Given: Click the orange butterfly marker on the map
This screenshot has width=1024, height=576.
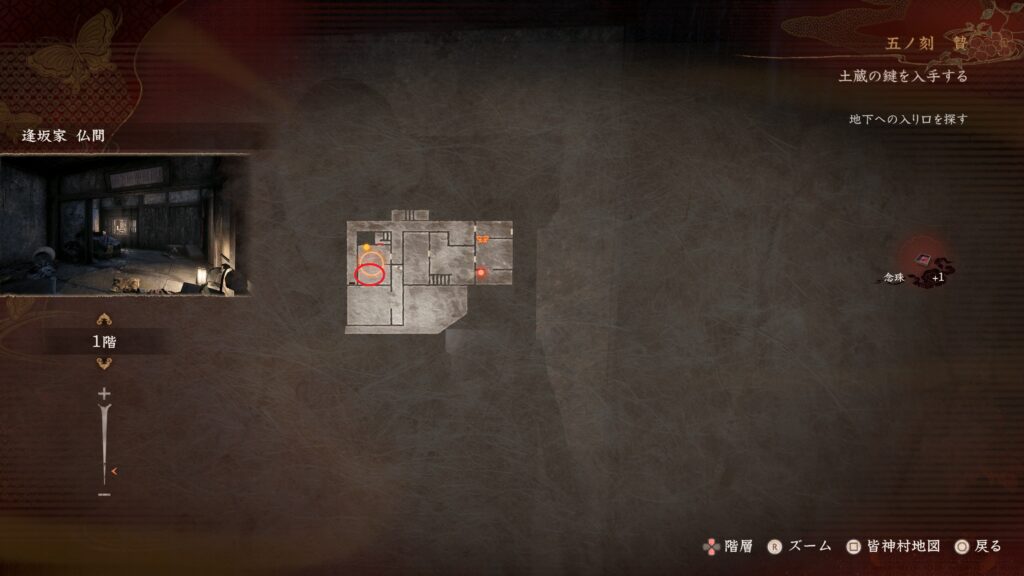Looking at the screenshot, I should point(483,239).
